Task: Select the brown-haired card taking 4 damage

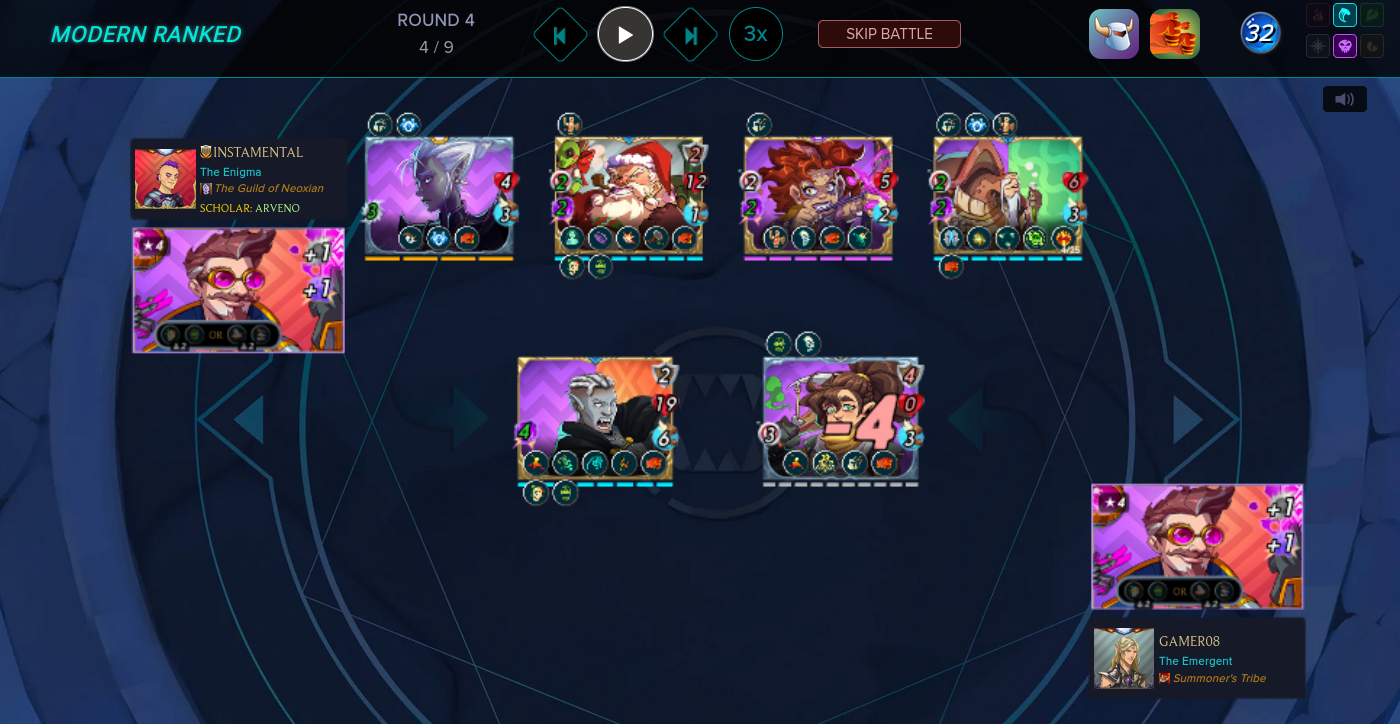Action: coord(841,418)
